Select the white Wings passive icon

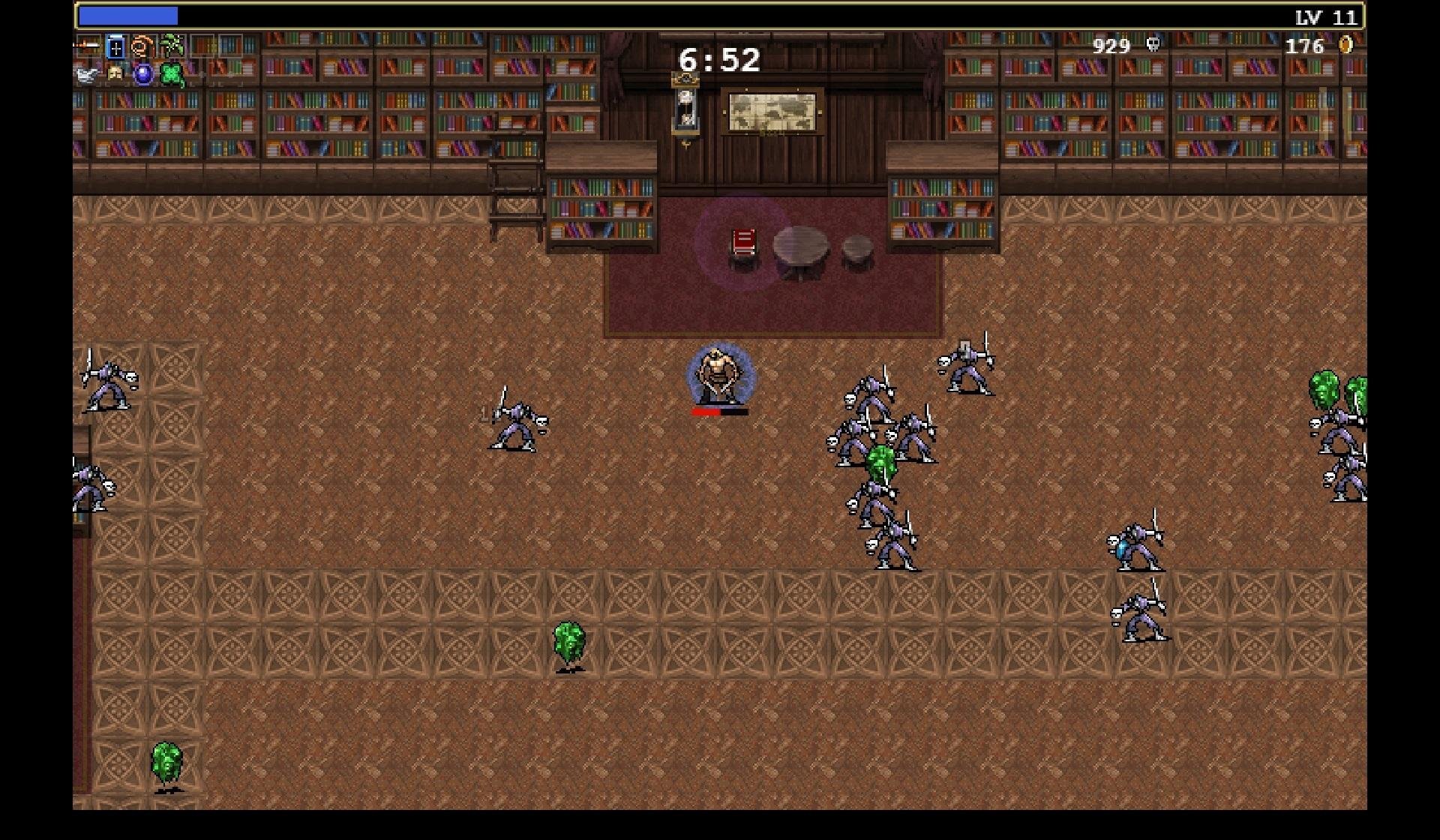[87, 74]
